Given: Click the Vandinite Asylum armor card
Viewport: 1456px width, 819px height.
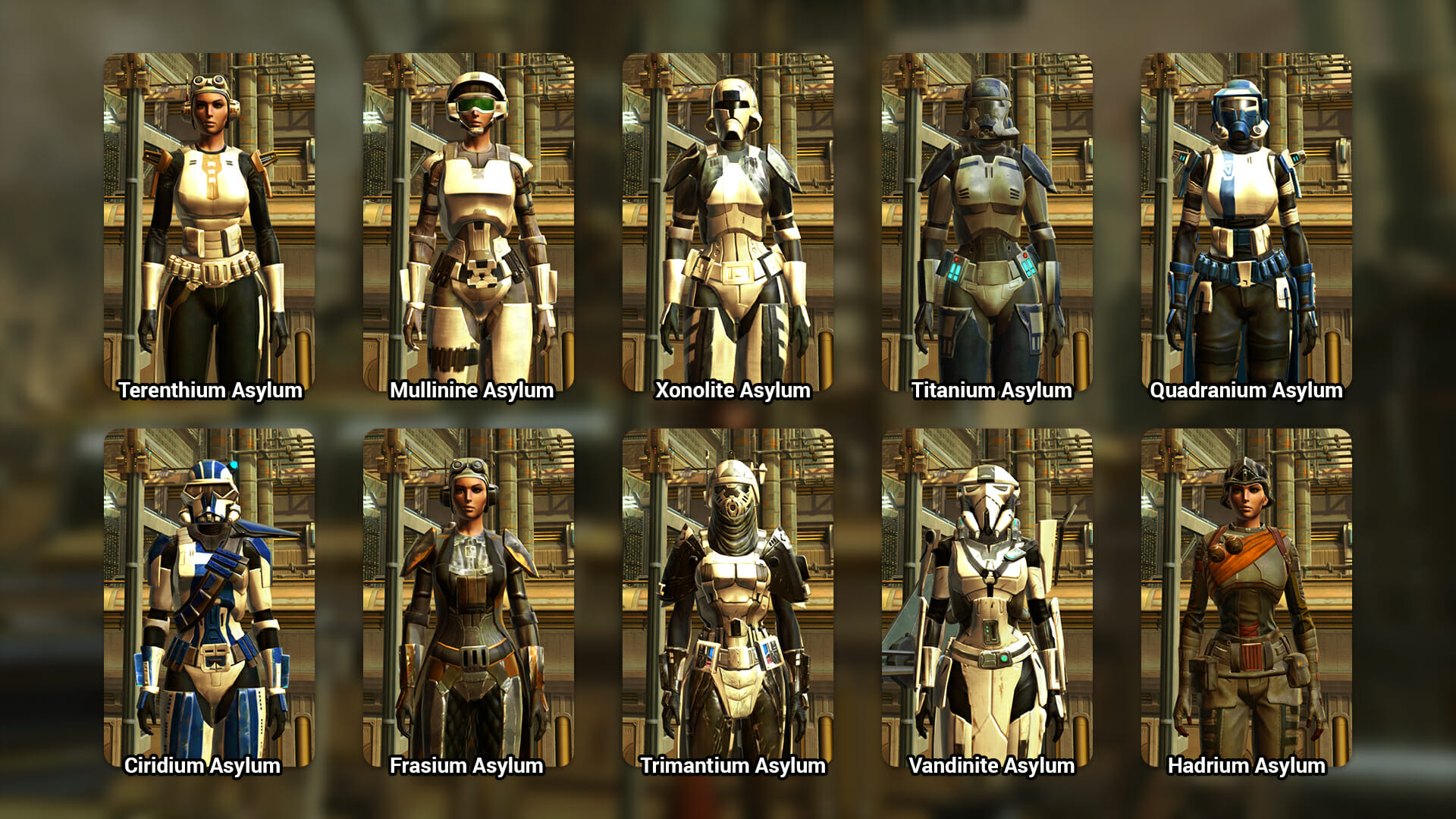Looking at the screenshot, I should click(987, 598).
